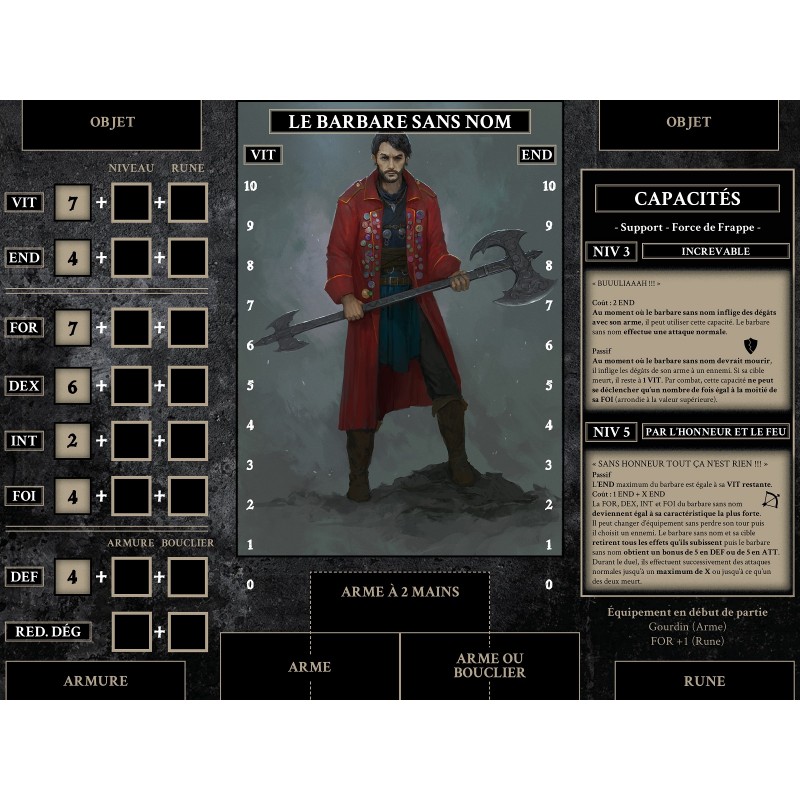Open the NIV 3 Increvable ability
This screenshot has height=800, width=800.
click(x=715, y=251)
